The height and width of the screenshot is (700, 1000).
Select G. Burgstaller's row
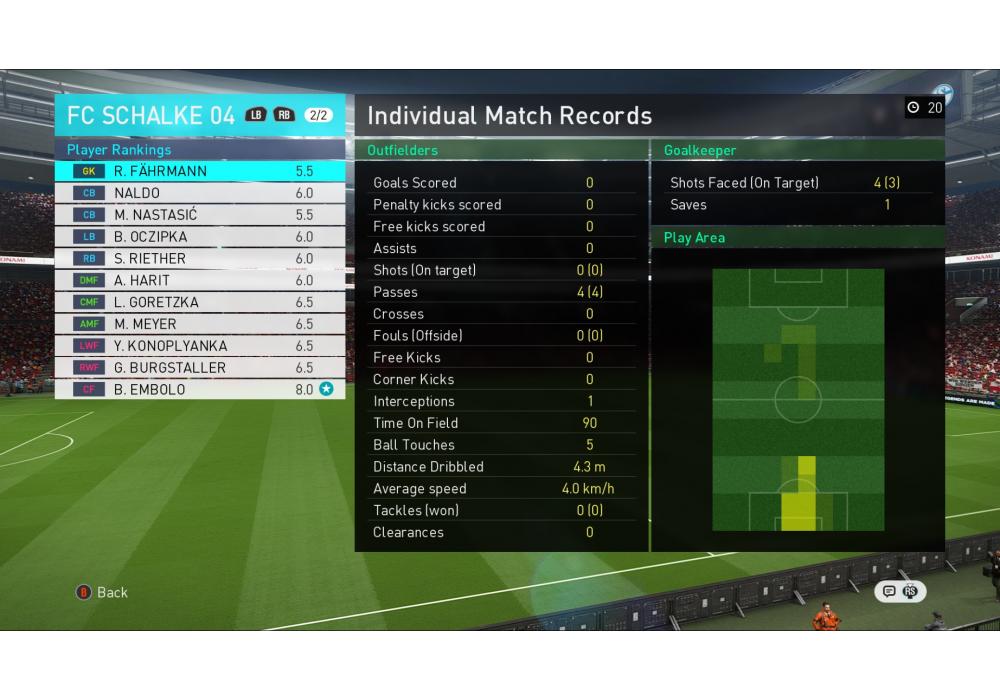200,368
